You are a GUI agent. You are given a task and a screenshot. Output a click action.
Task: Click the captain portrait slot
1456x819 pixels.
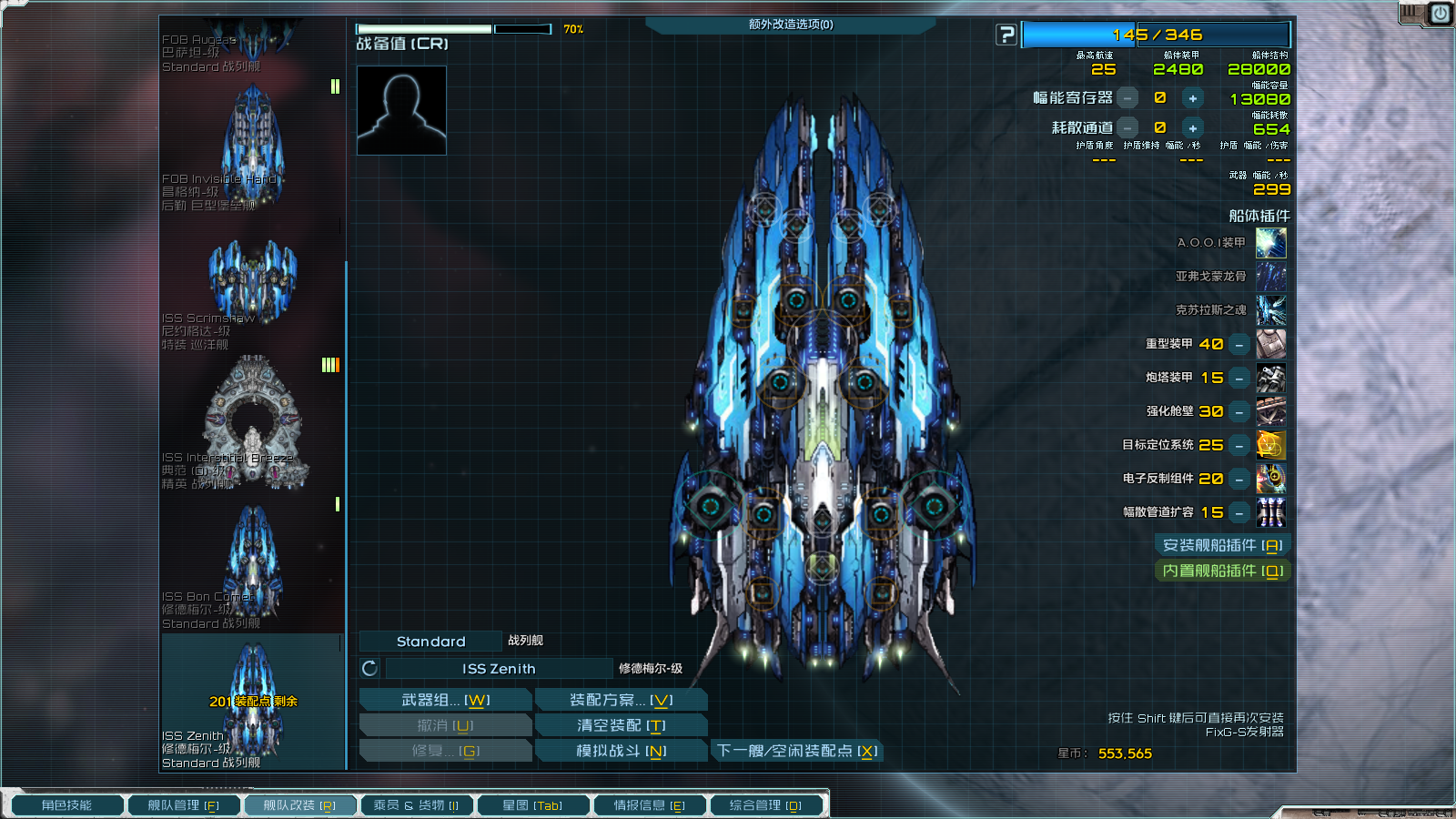pyautogui.click(x=401, y=110)
